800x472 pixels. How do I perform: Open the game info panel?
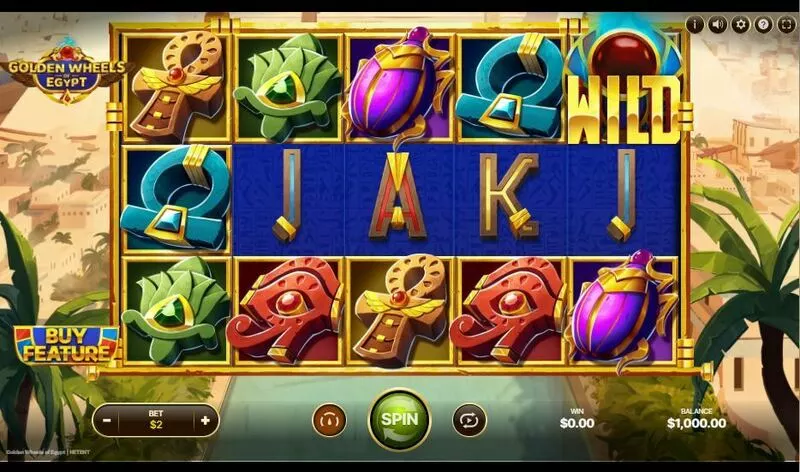click(695, 24)
